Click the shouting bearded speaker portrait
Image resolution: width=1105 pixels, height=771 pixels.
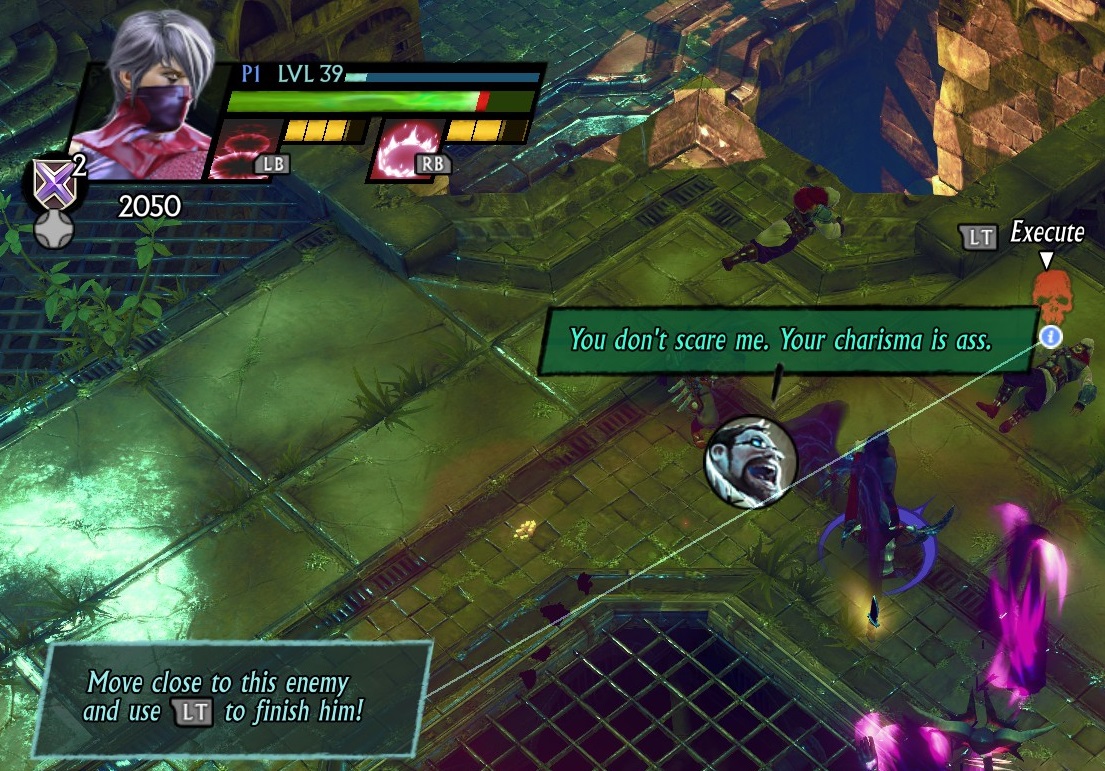click(750, 460)
